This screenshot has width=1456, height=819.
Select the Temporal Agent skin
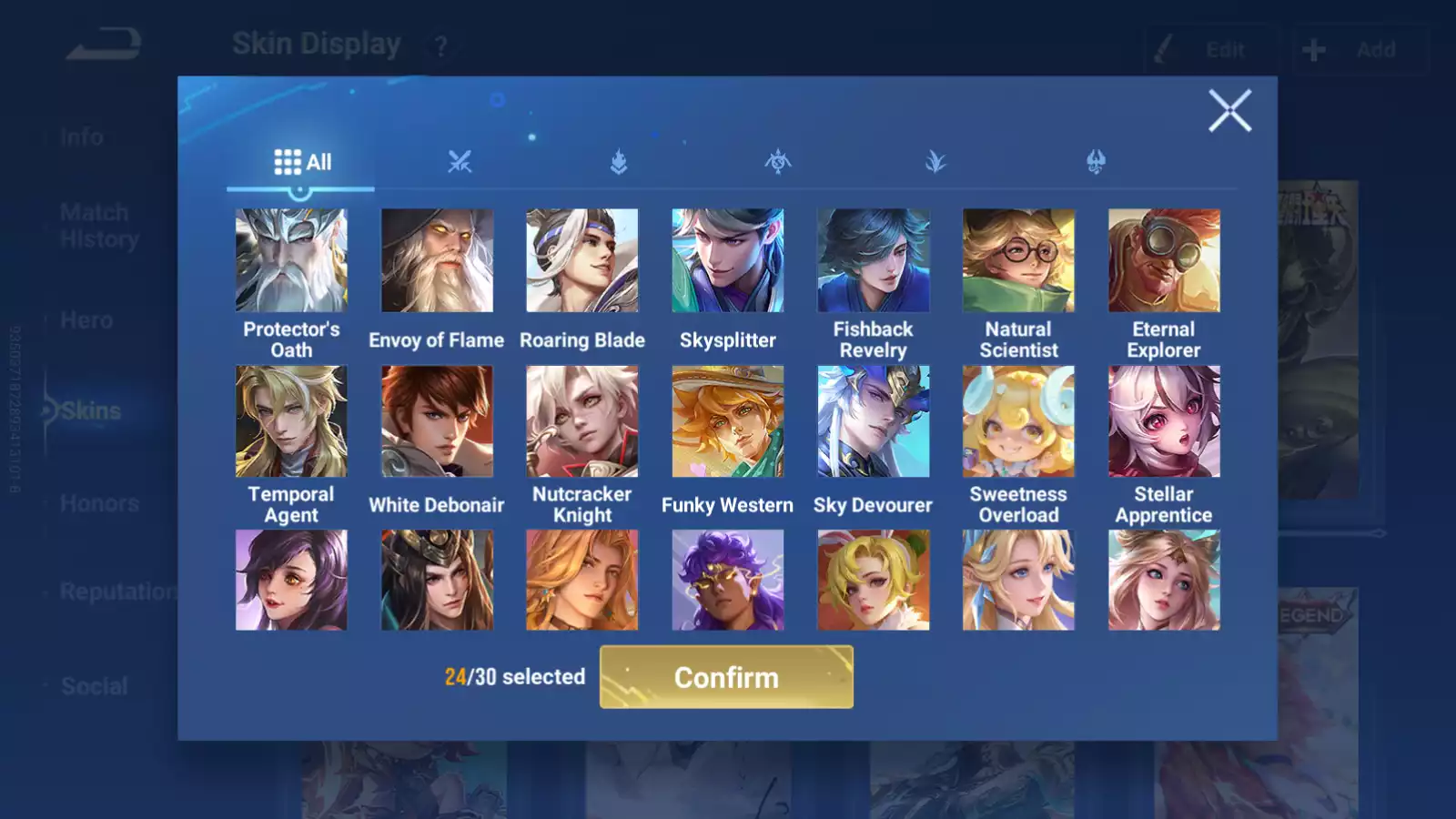tap(291, 421)
